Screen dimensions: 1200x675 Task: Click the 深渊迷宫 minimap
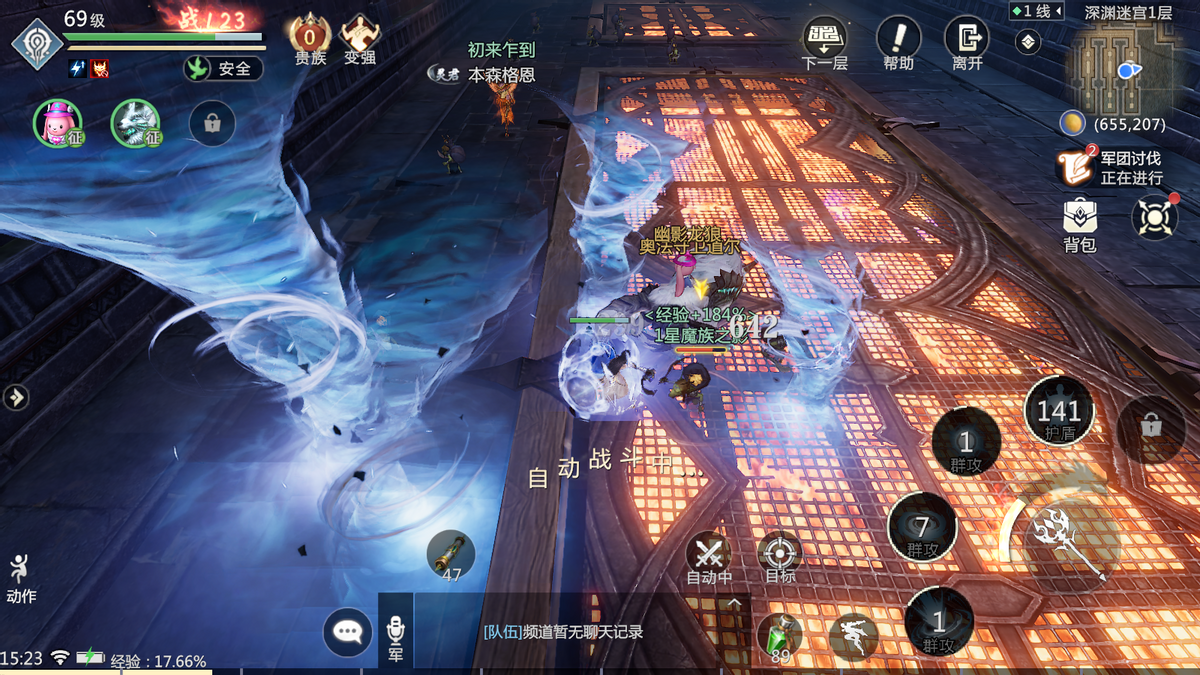point(1117,70)
